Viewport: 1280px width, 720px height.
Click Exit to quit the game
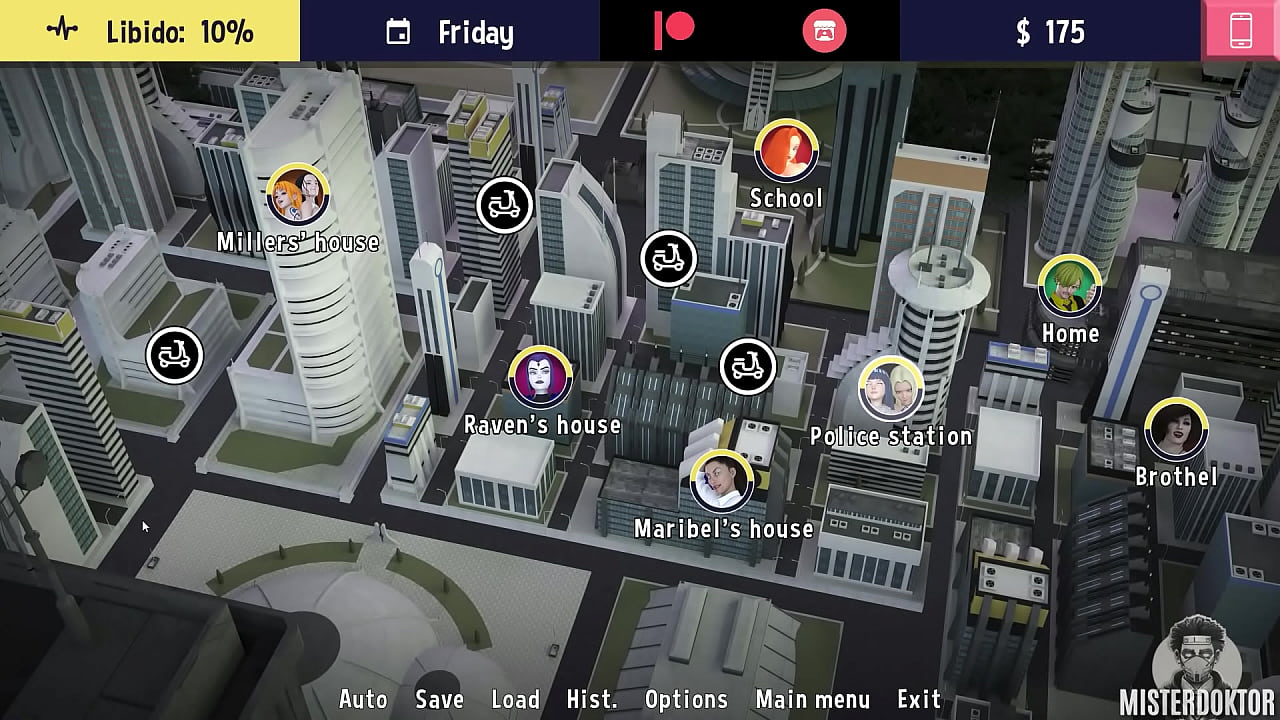click(919, 699)
